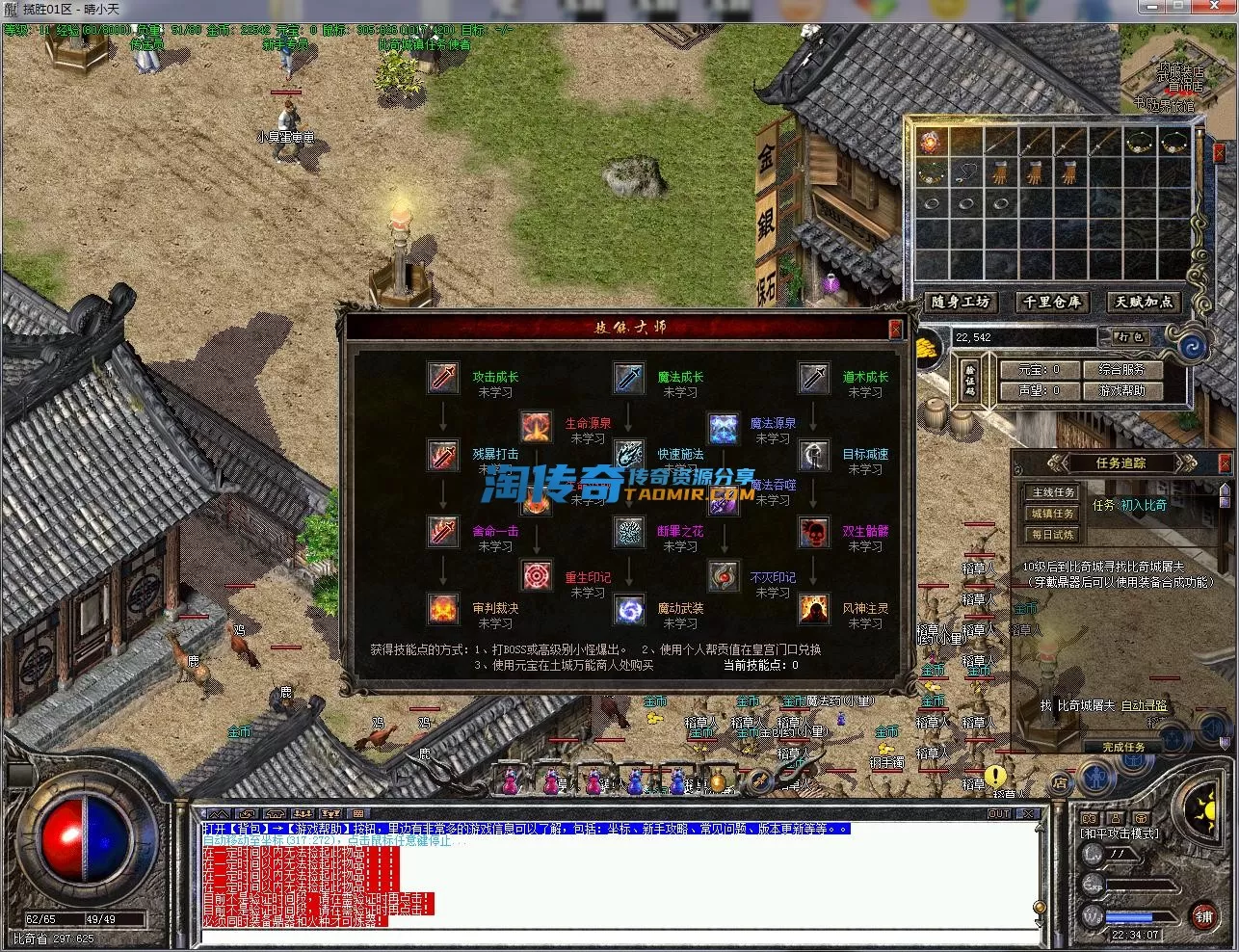Open the 随身工坊 workshop button

click(x=961, y=303)
